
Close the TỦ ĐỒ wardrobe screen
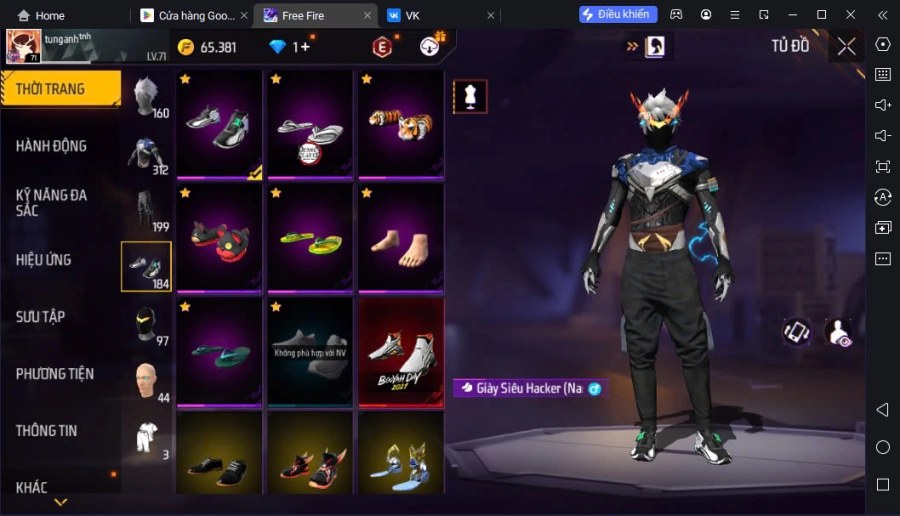point(846,46)
